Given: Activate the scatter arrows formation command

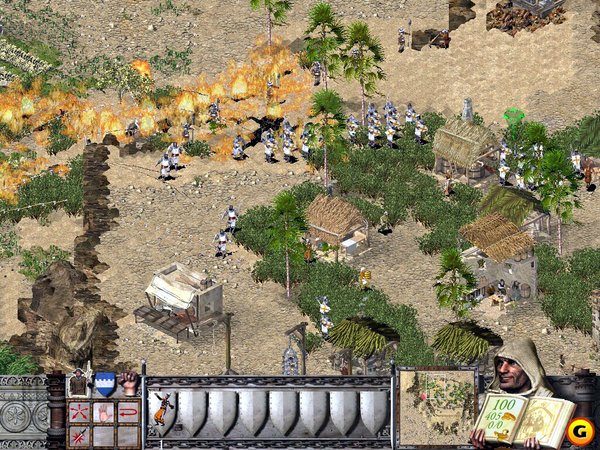Looking at the screenshot, I should [80, 412].
